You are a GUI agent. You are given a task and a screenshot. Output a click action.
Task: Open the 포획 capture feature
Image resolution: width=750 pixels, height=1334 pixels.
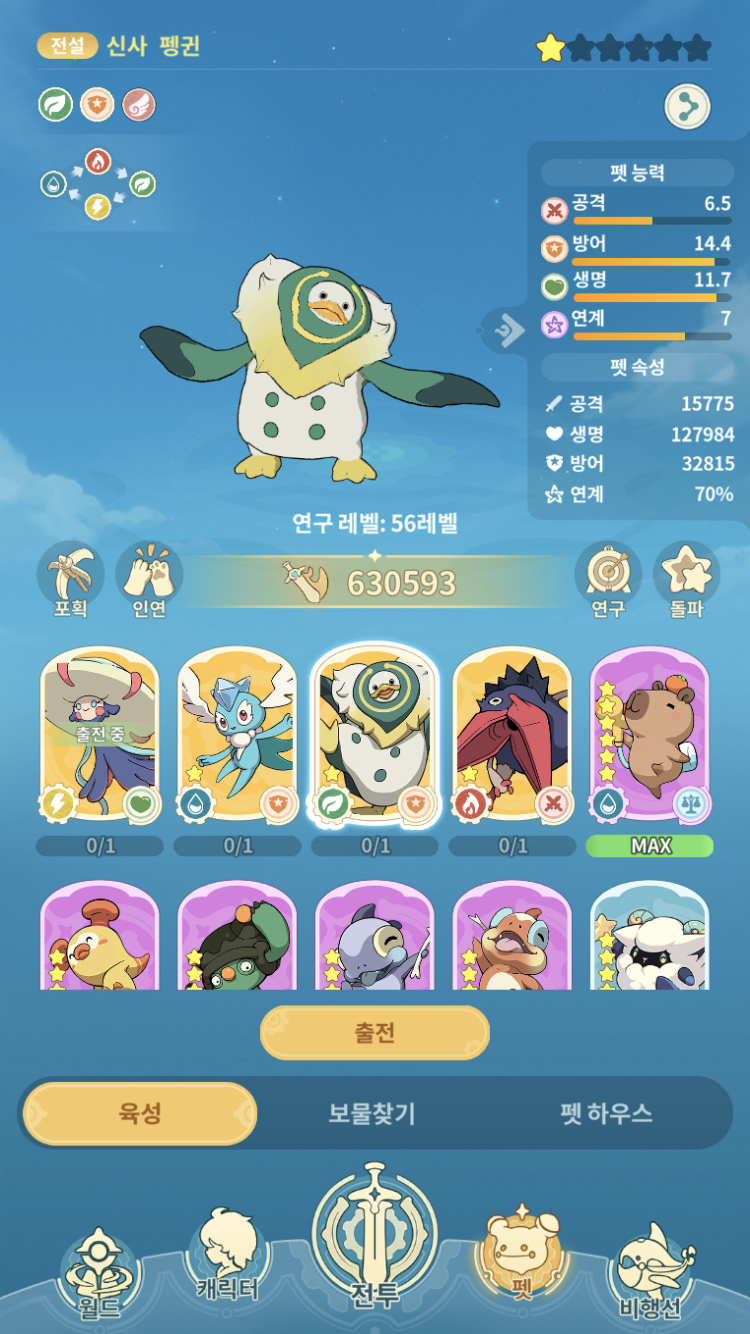click(70, 580)
